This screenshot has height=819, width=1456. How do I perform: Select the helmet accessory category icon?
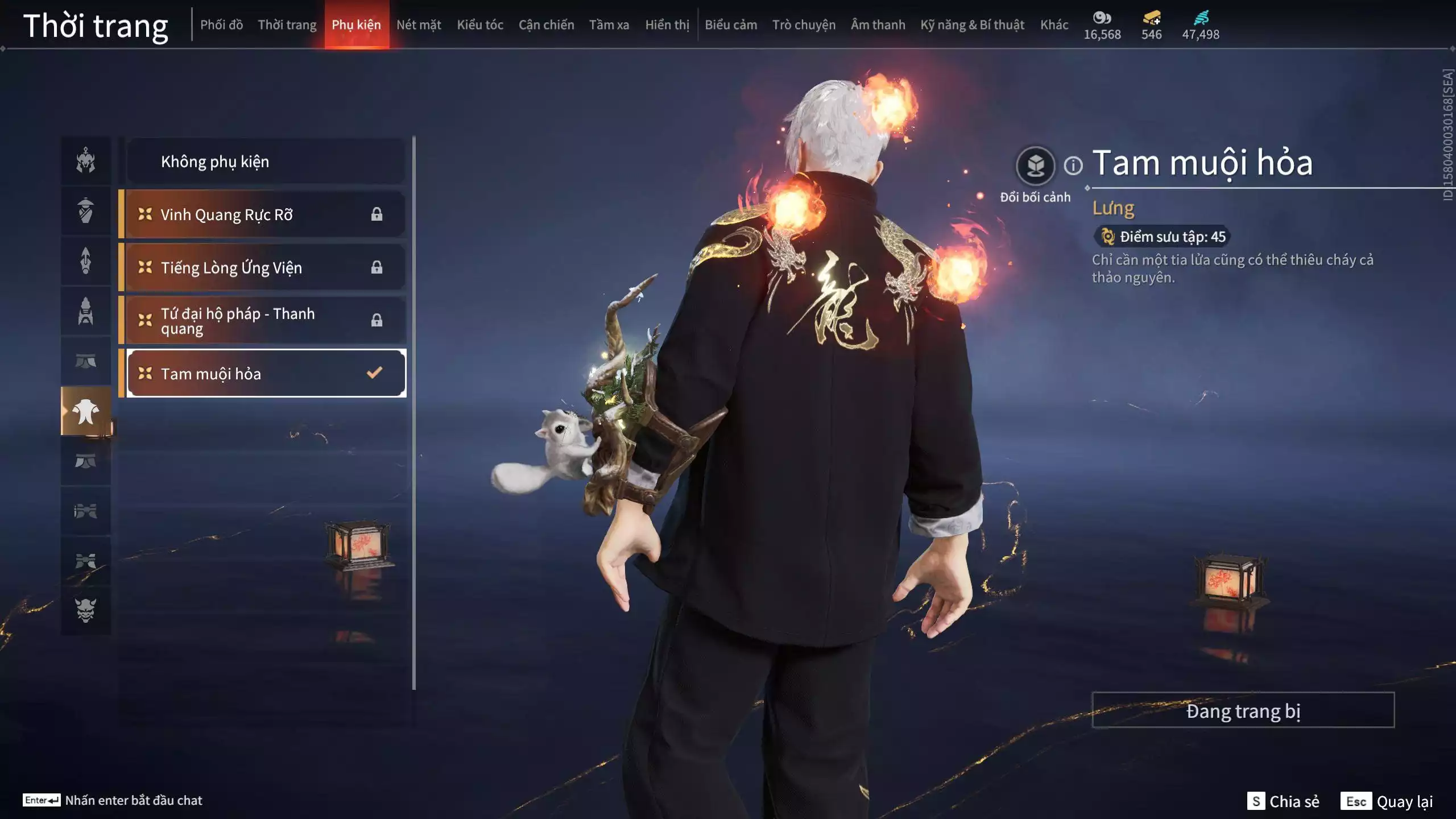click(85, 161)
